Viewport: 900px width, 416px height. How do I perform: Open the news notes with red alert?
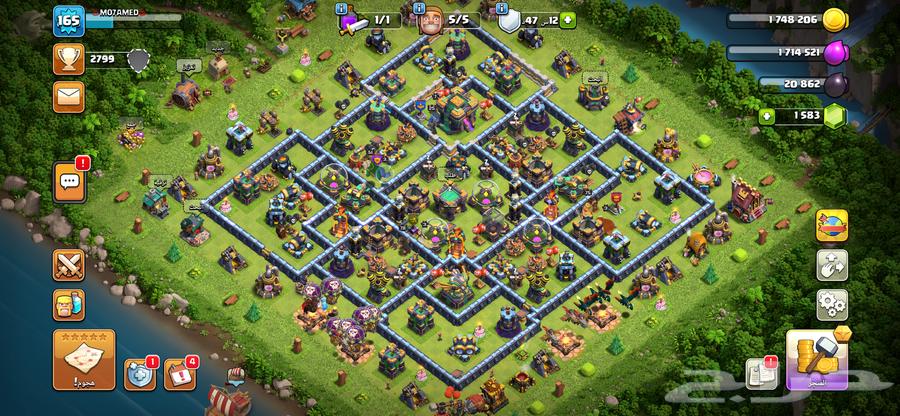tap(762, 373)
